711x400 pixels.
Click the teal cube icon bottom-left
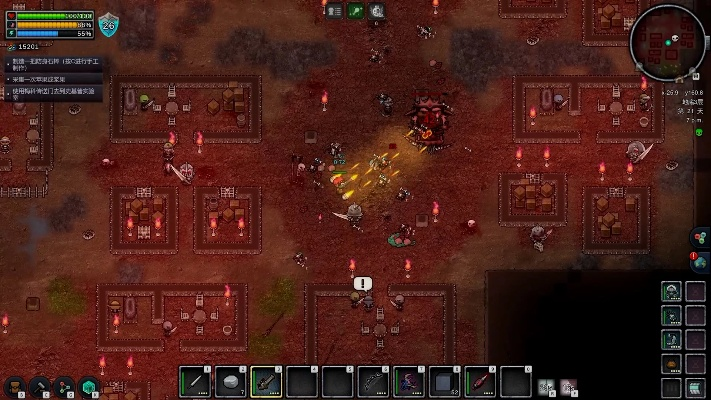click(89, 386)
